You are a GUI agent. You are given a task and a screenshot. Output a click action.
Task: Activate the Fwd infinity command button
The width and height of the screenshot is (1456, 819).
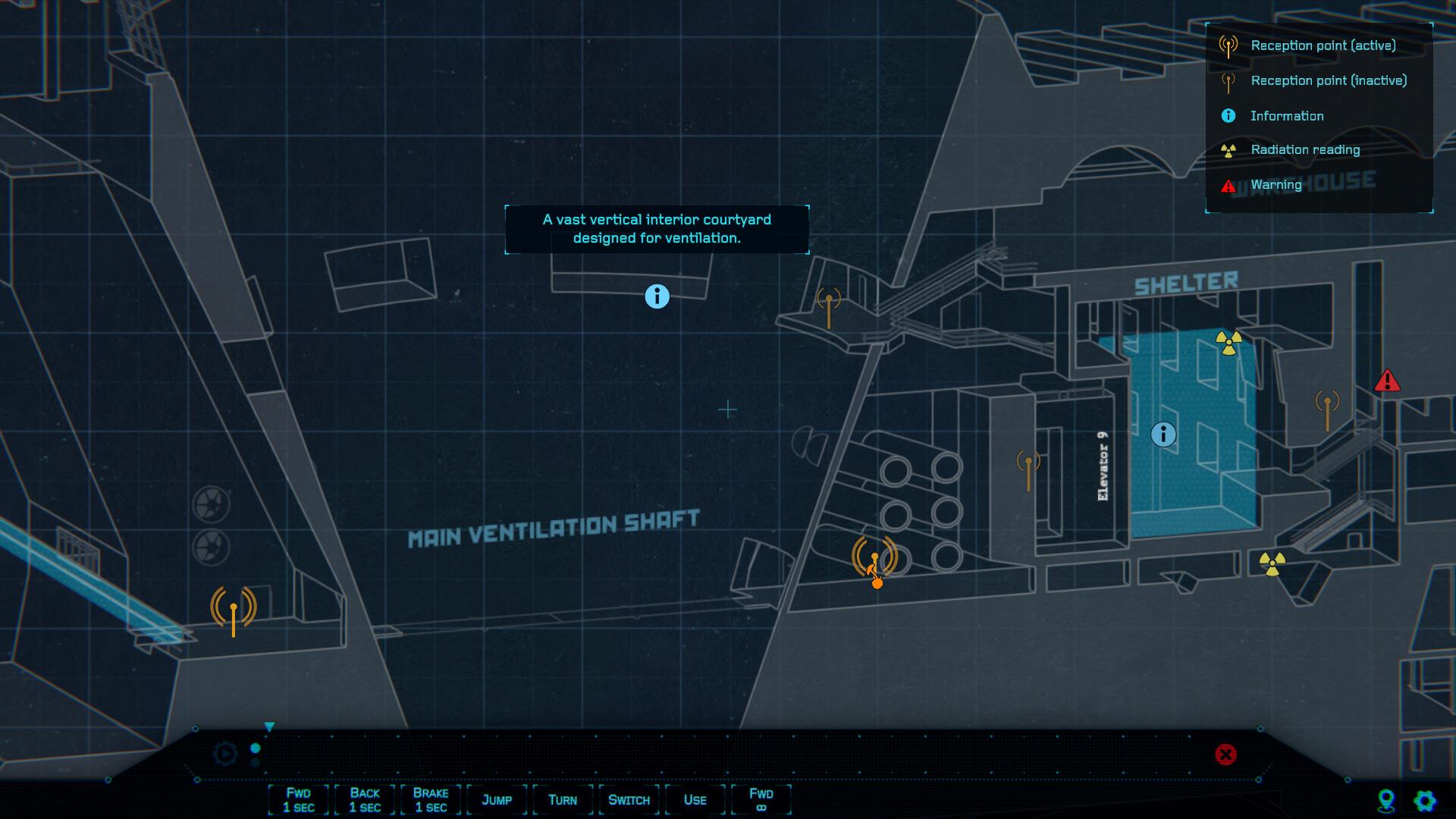[761, 799]
